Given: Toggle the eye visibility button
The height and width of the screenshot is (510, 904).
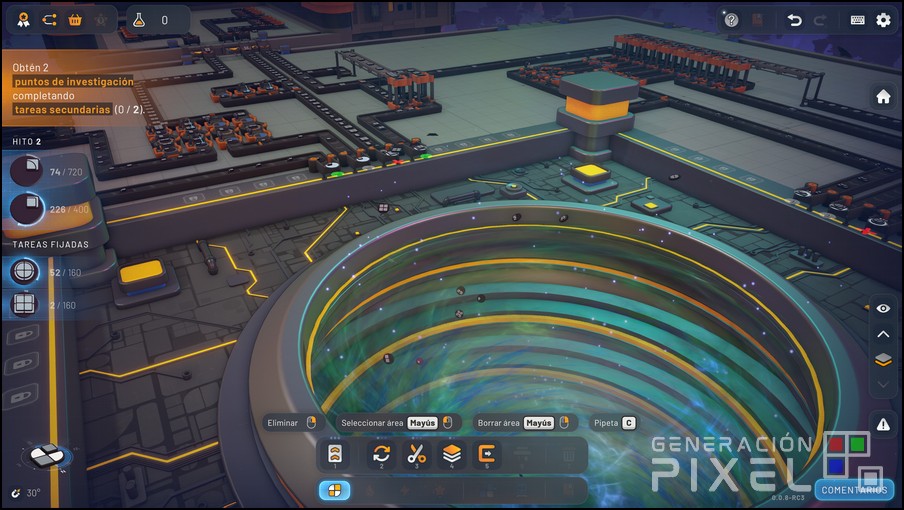Looking at the screenshot, I should tap(883, 309).
